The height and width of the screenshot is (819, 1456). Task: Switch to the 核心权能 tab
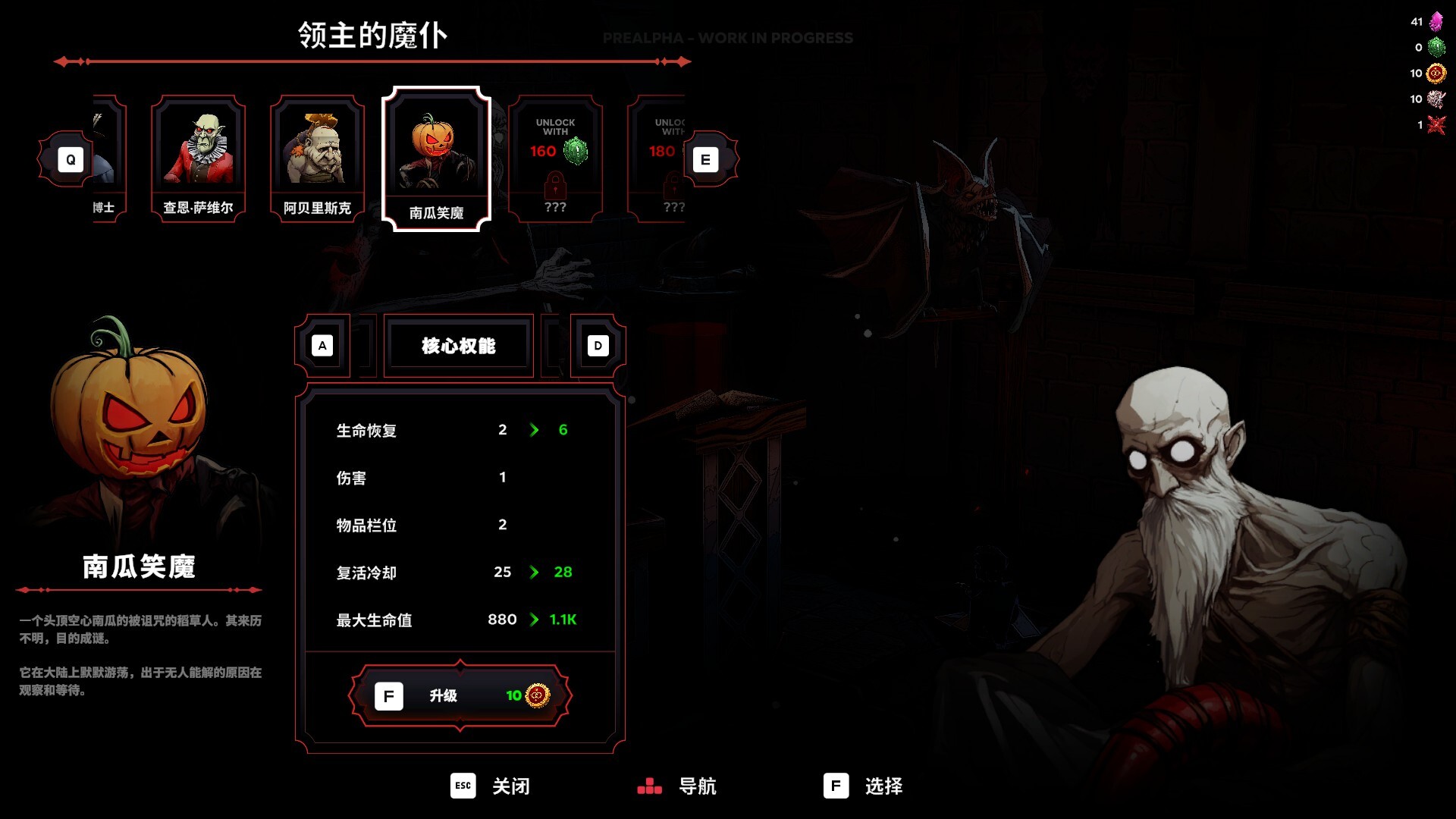(460, 345)
